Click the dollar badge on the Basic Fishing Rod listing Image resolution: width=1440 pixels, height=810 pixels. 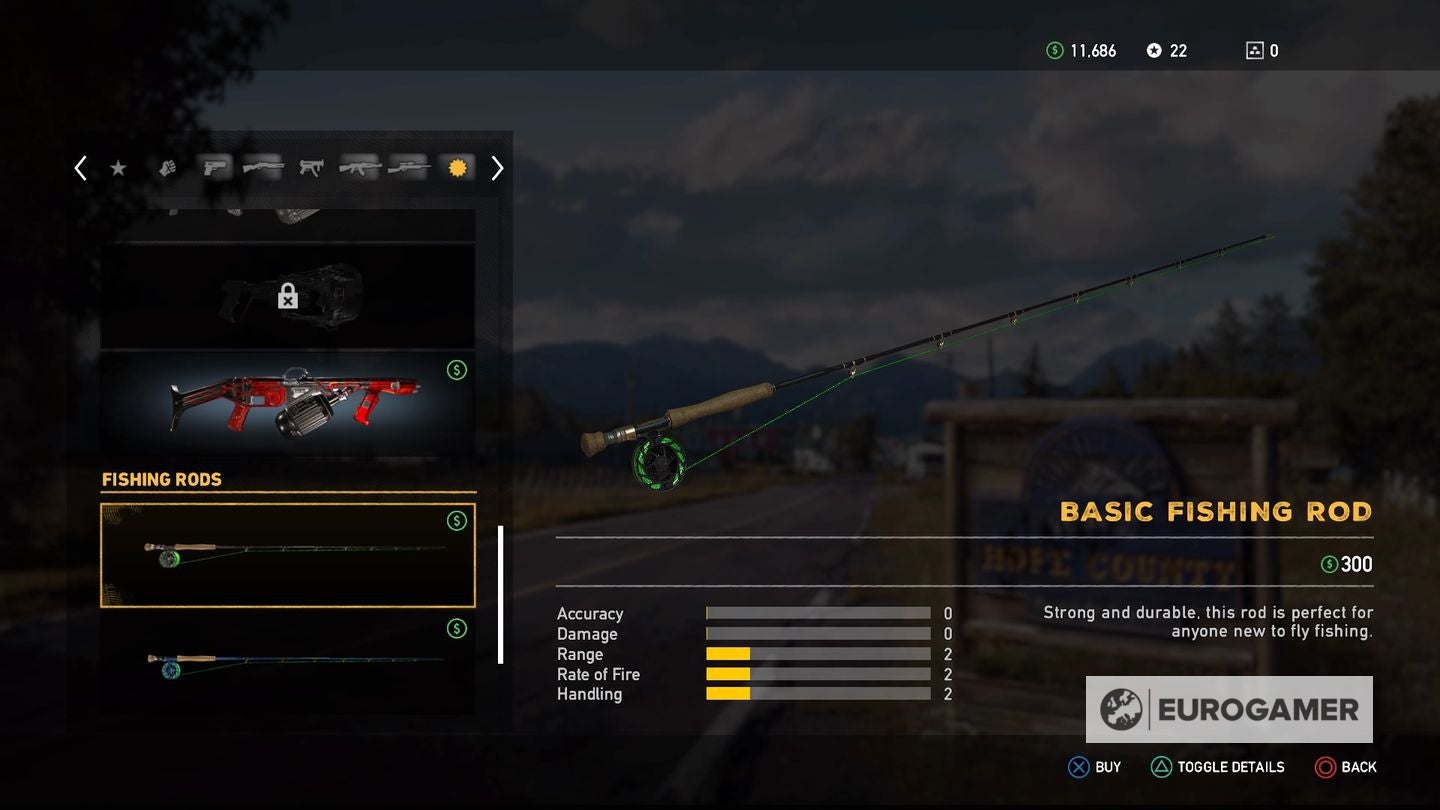coord(457,520)
